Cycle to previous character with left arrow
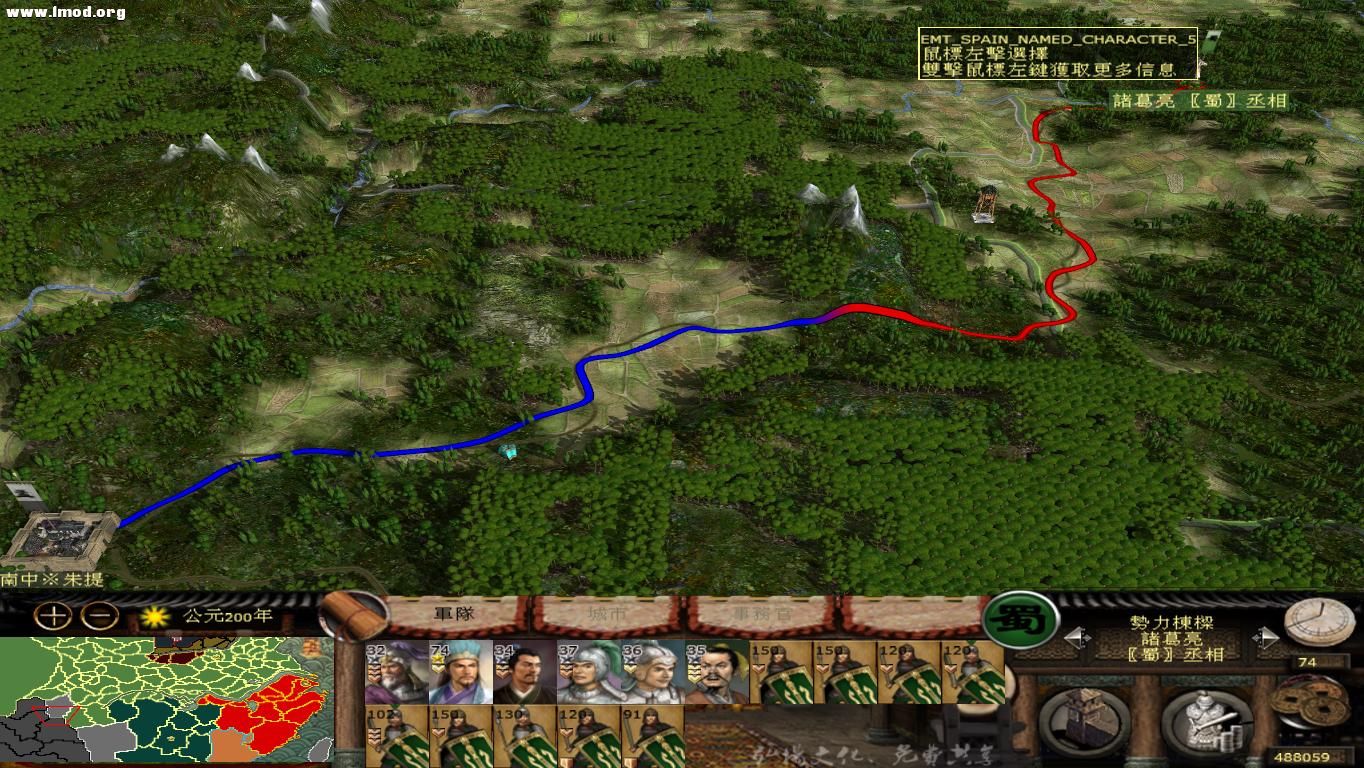The width and height of the screenshot is (1364, 768). coord(1073,636)
